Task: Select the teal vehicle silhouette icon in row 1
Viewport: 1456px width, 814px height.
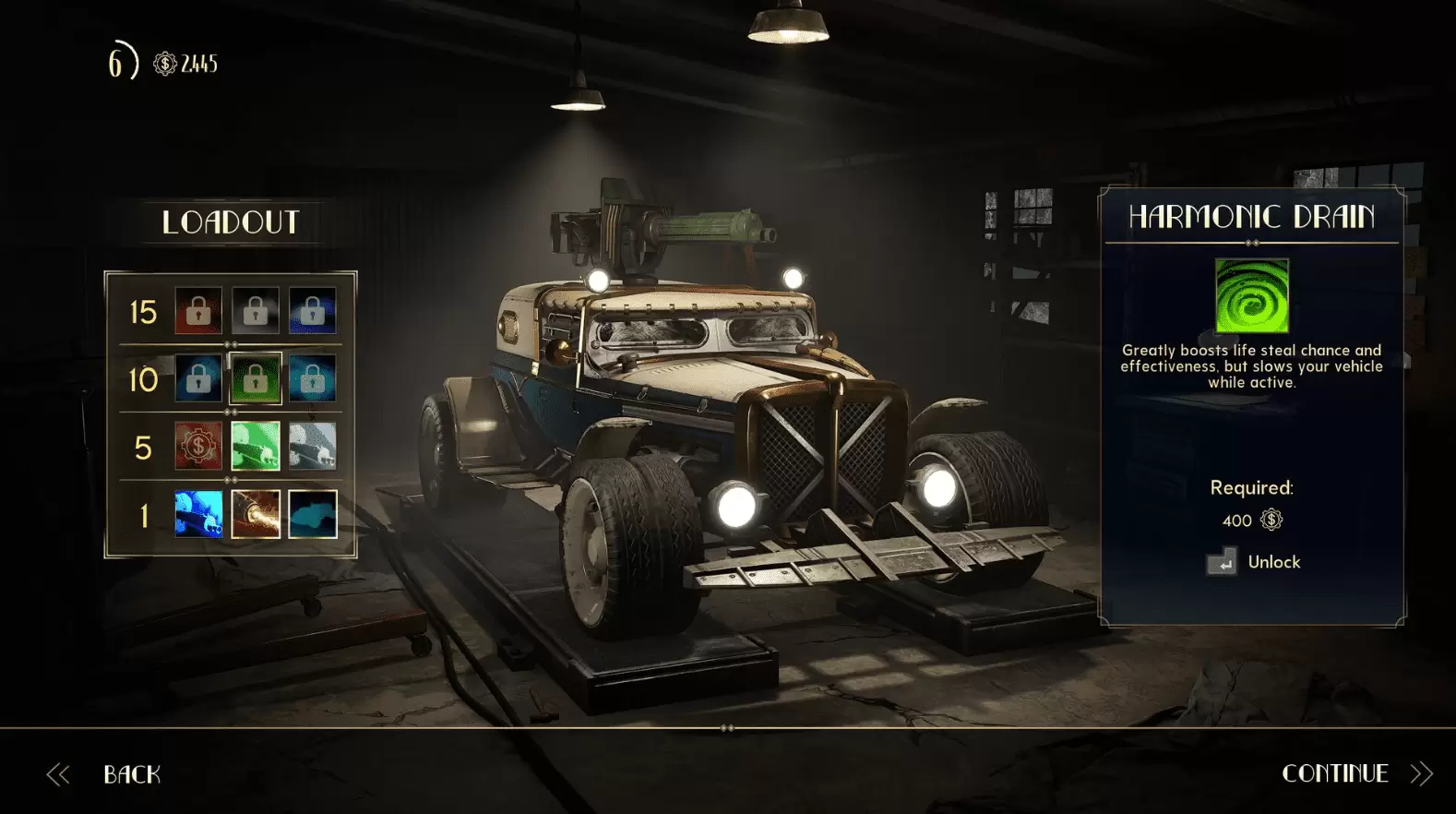Action: tap(313, 513)
